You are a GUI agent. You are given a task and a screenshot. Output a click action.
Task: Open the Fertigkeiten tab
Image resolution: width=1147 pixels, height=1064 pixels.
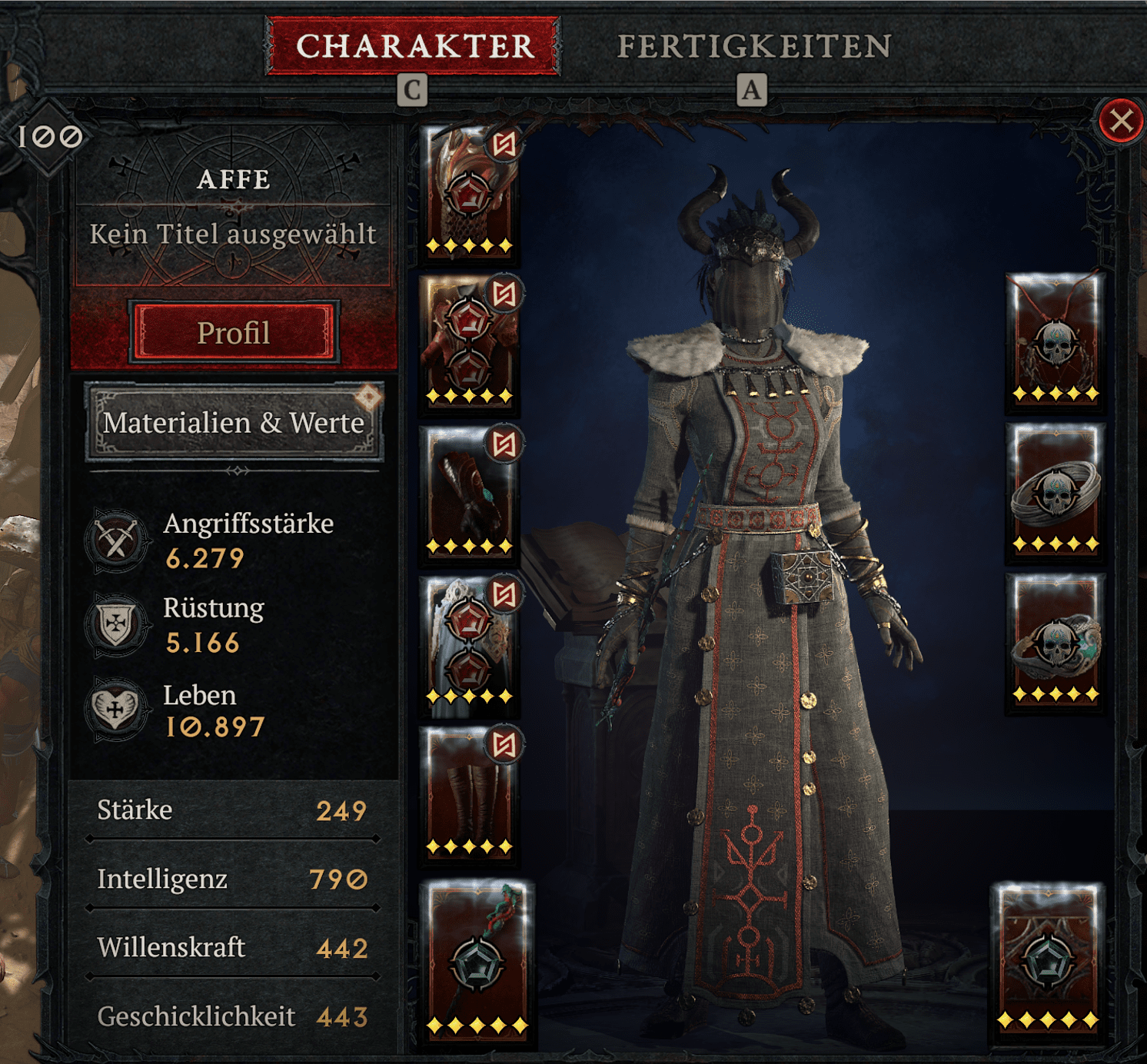point(753,46)
